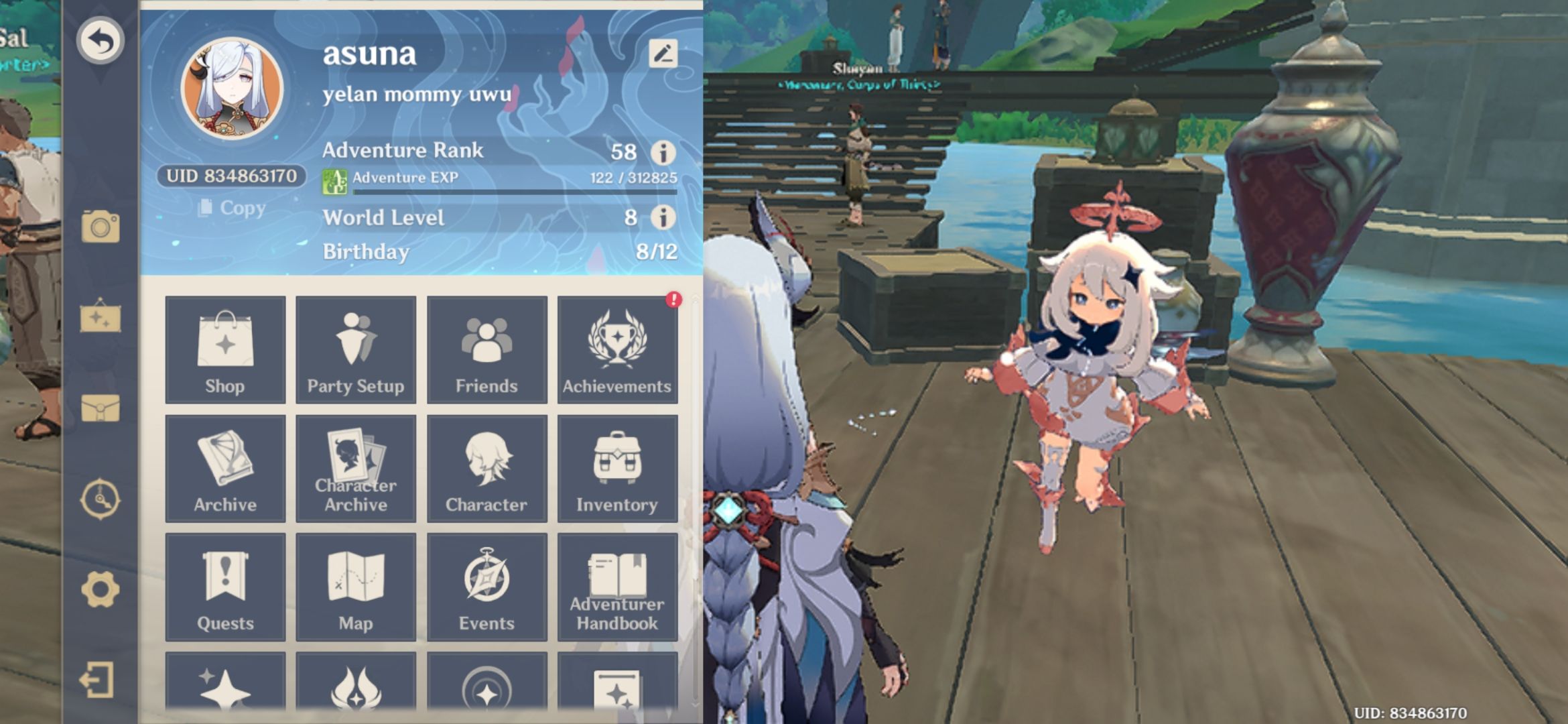Screen dimensions: 1568x724
Task: Open the Shop from the Paimon menu
Action: coord(225,352)
